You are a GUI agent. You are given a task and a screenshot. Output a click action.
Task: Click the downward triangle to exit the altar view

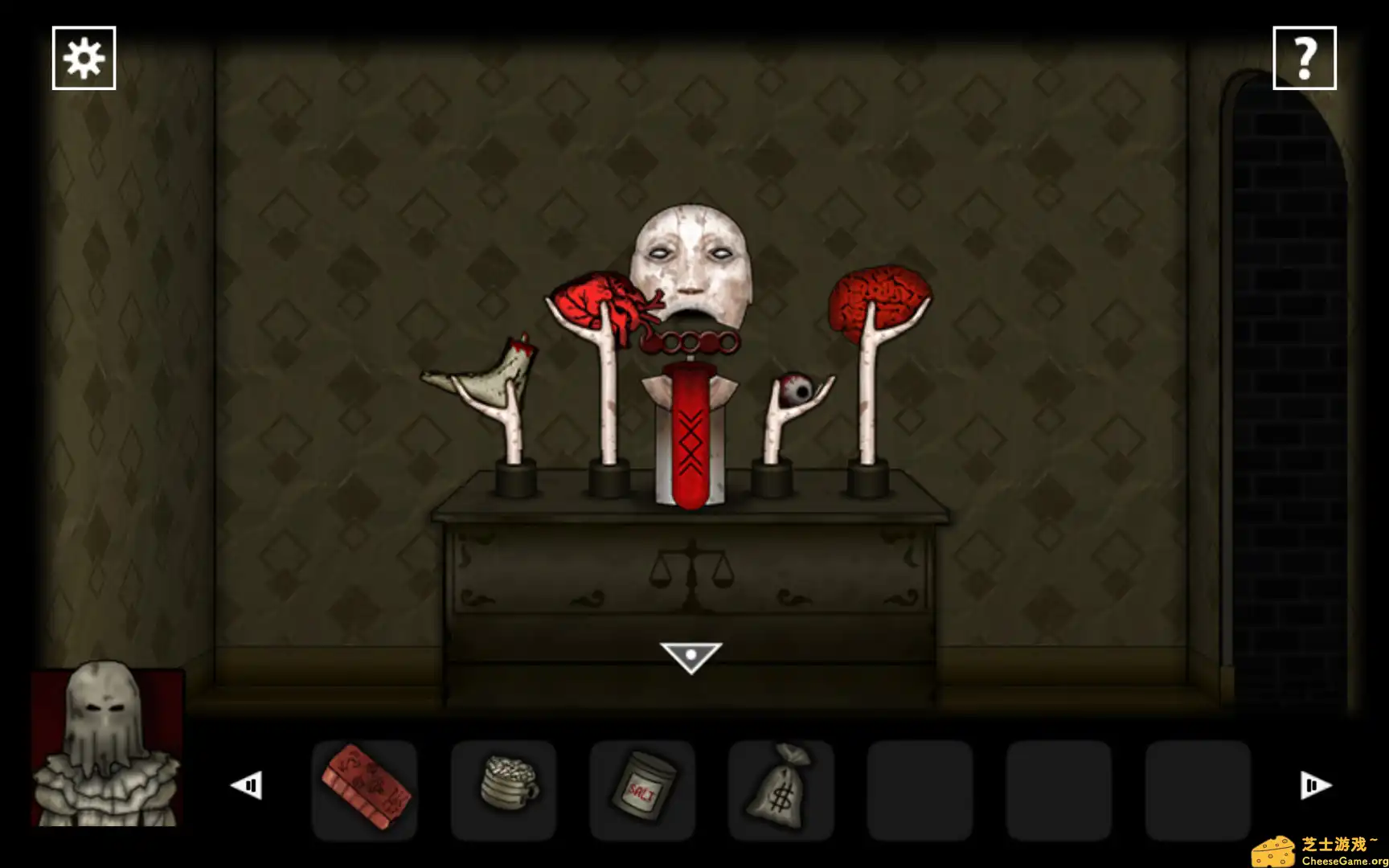click(690, 655)
